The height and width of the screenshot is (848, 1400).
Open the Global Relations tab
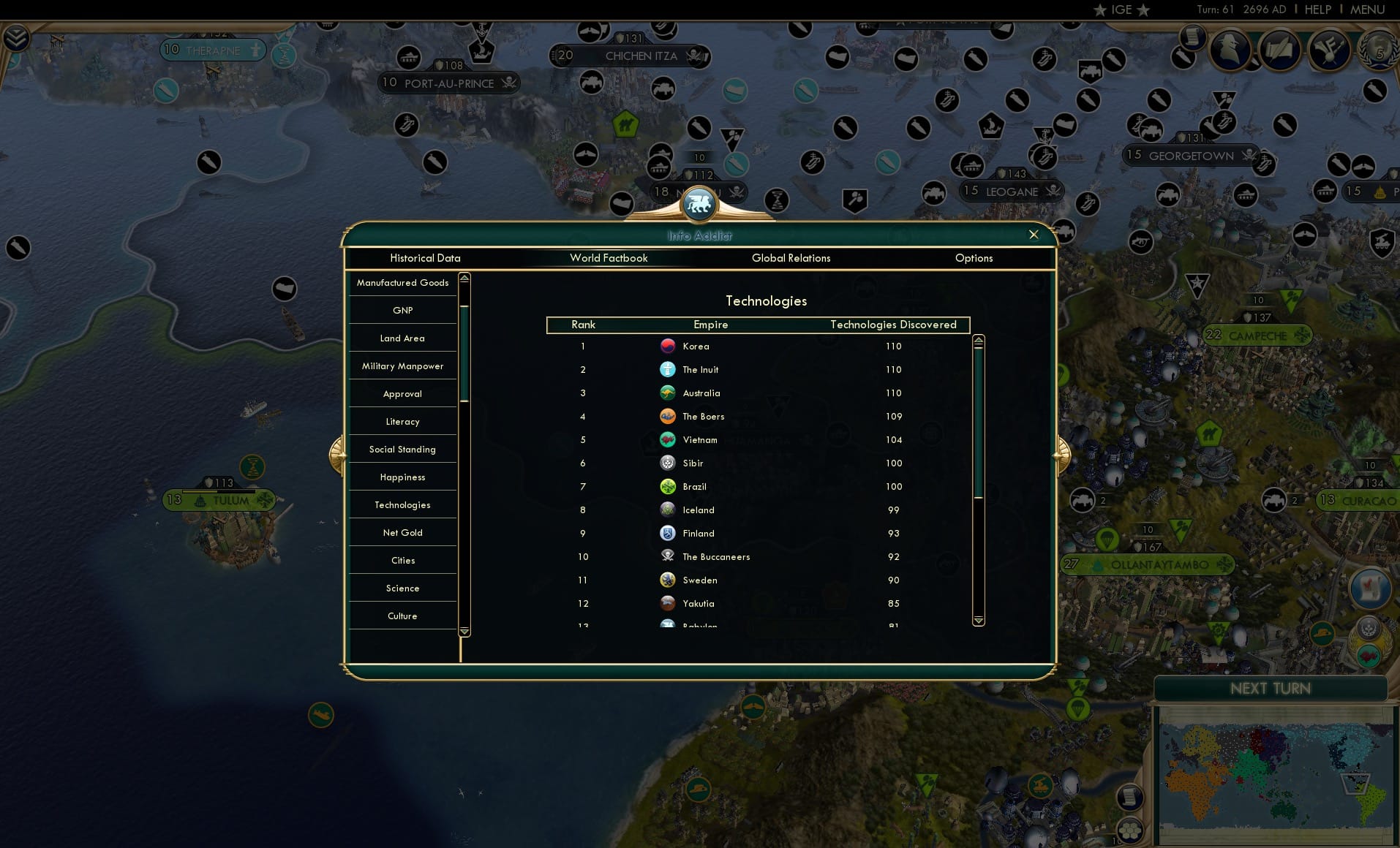pos(791,258)
